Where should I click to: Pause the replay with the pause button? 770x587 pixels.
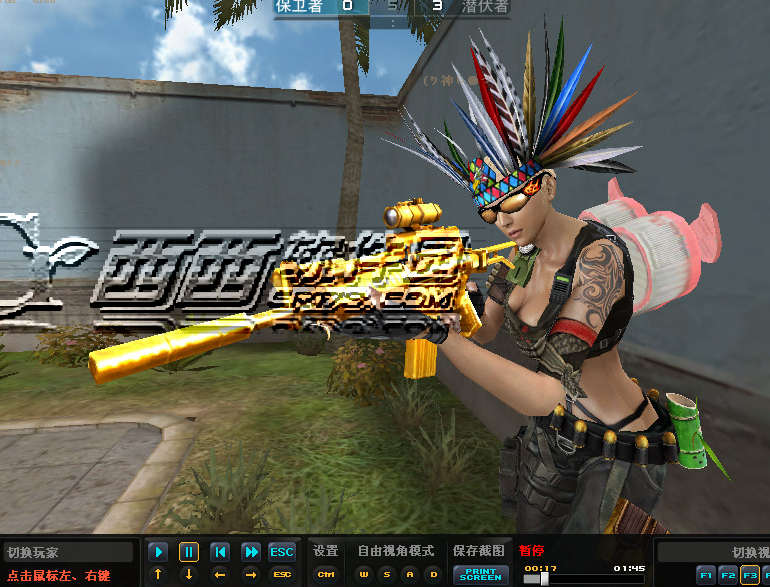pyautogui.click(x=189, y=552)
